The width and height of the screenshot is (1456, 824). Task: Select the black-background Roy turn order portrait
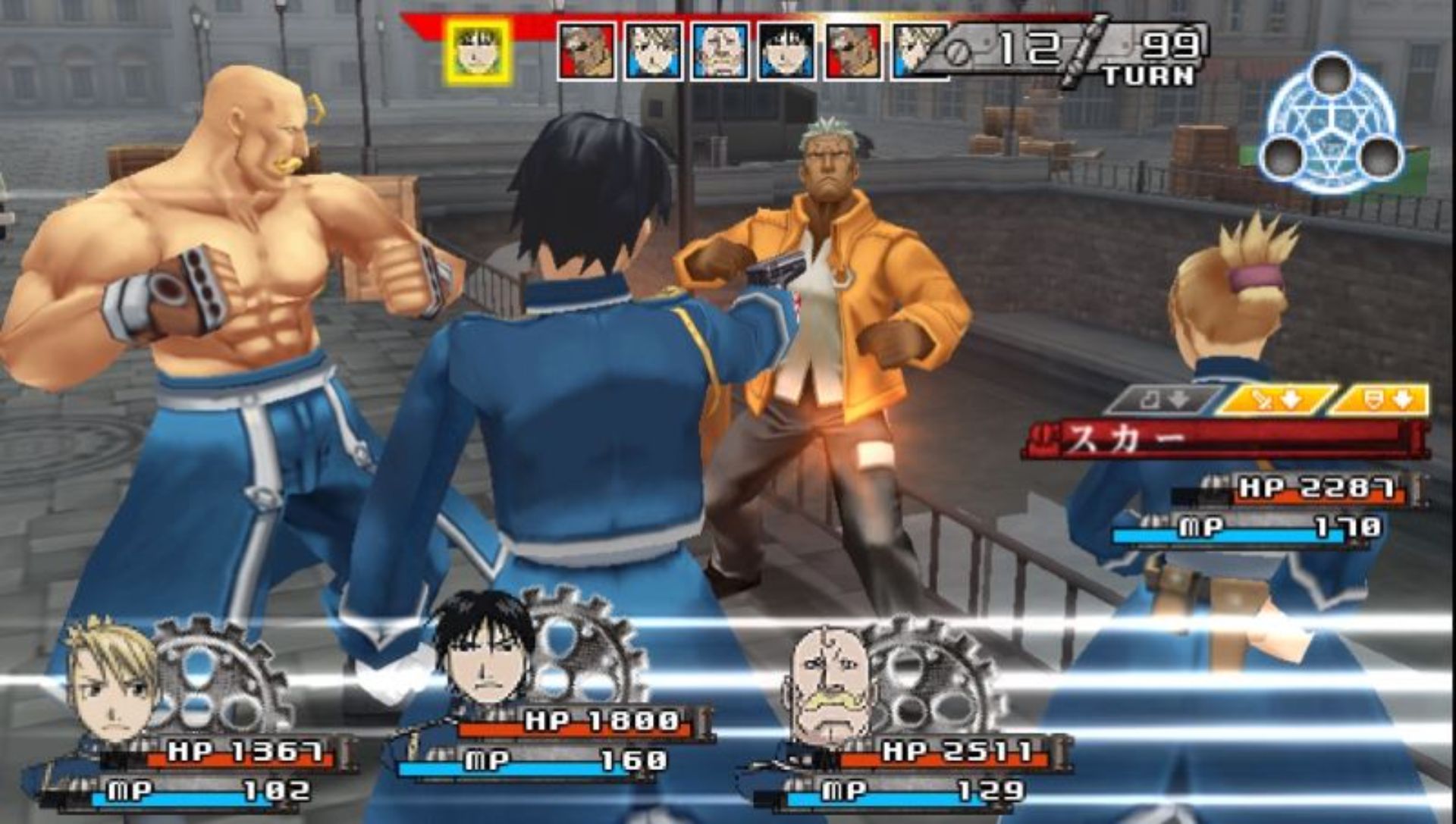click(787, 52)
